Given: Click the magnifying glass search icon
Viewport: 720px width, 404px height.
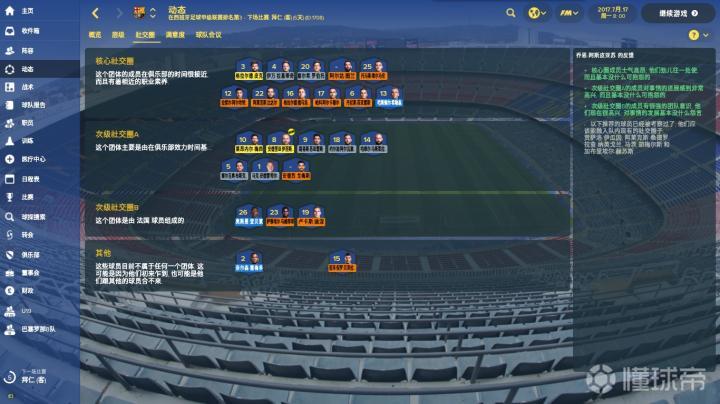Looking at the screenshot, I should tap(510, 13).
